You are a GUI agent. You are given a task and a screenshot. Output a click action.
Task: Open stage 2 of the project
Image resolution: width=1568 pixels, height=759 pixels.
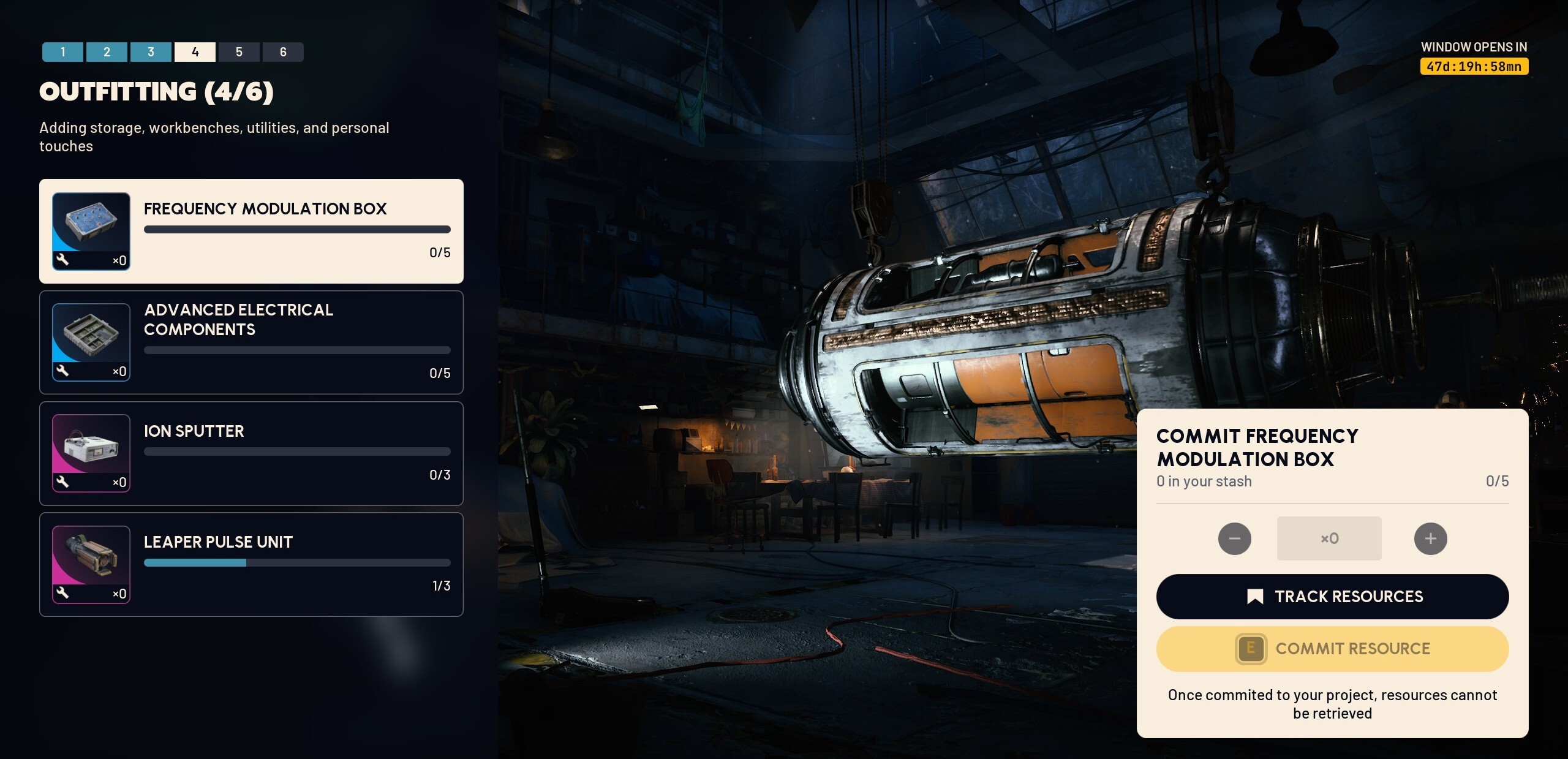[x=107, y=52]
